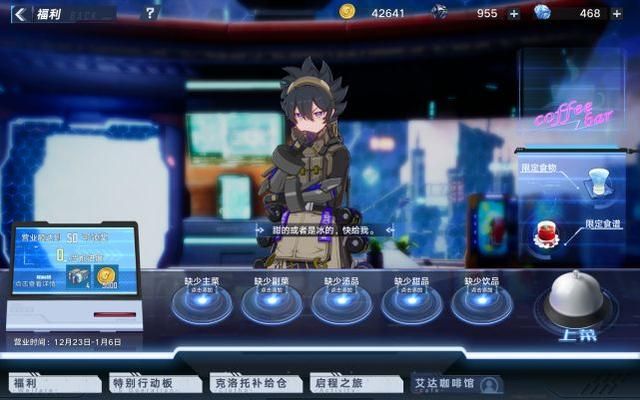Open the question mark help info
This screenshot has height=400, width=640.
(150, 14)
